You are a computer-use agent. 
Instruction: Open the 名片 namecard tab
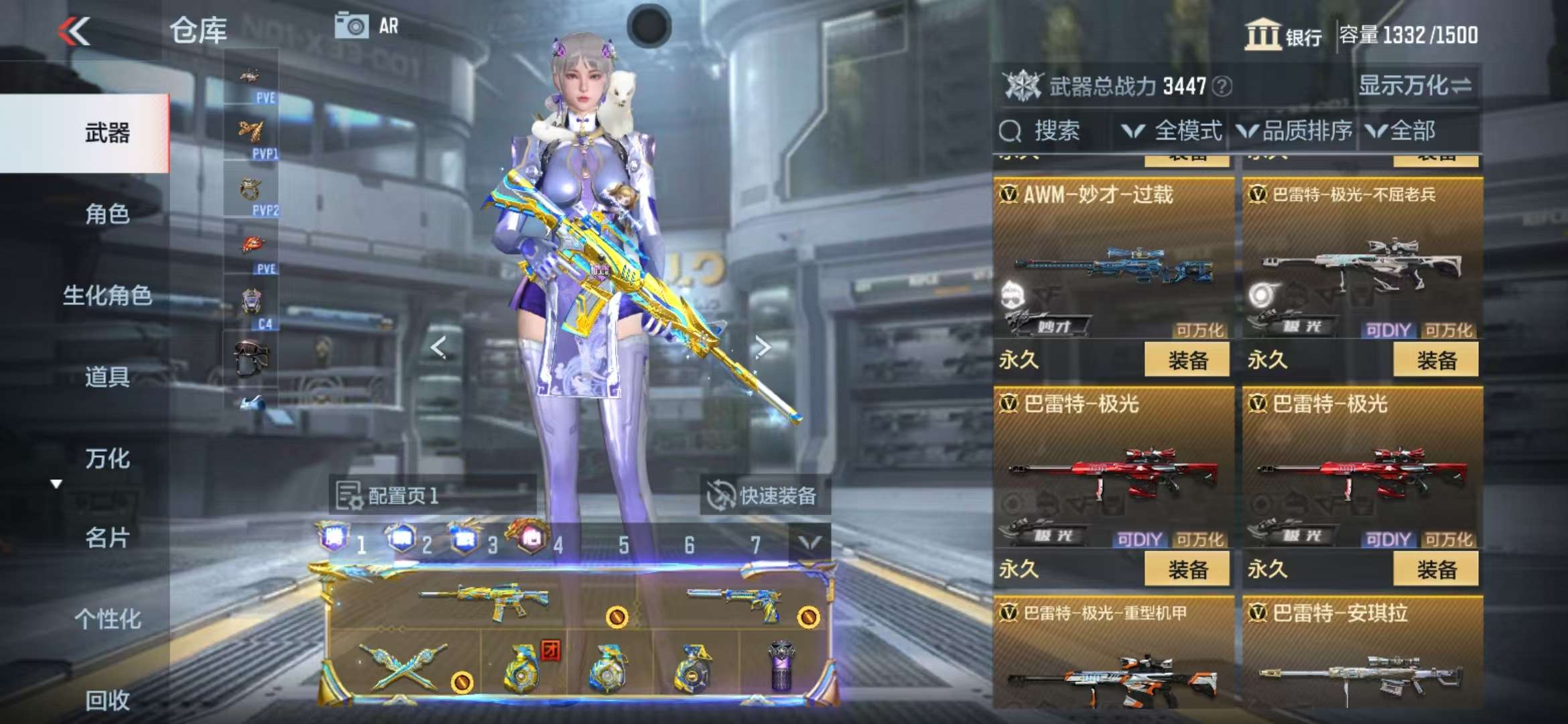107,538
